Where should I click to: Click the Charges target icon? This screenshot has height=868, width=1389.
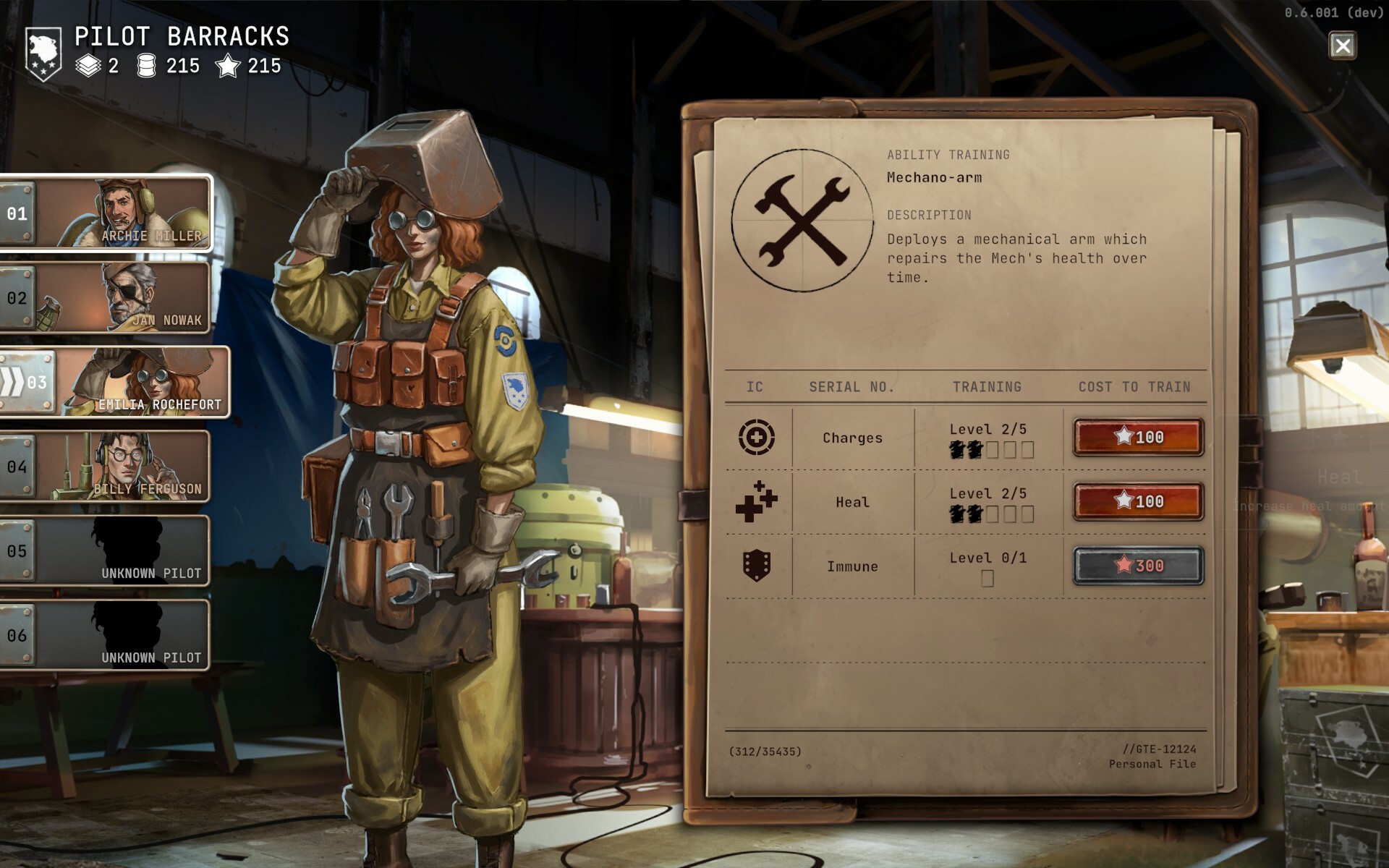coord(756,437)
